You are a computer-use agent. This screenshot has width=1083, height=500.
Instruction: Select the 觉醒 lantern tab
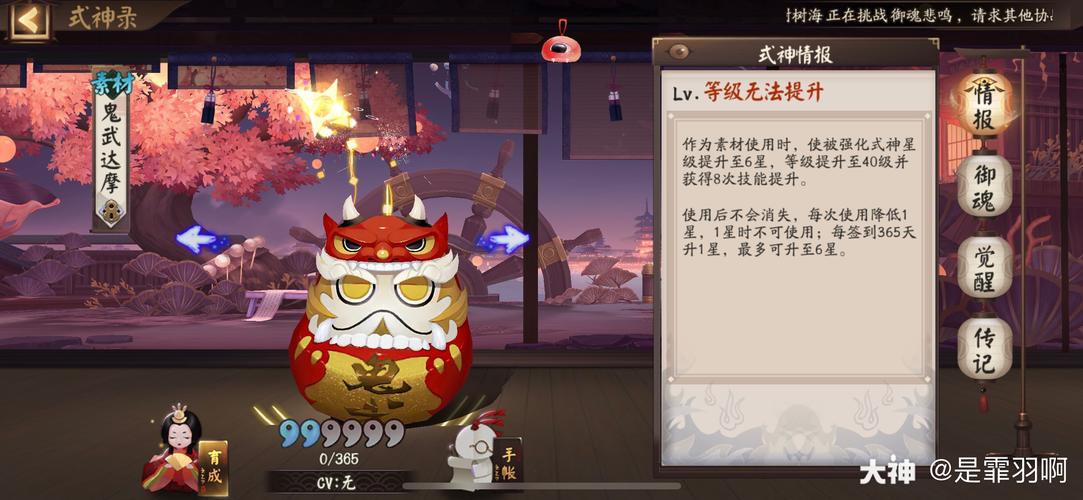tap(984, 269)
